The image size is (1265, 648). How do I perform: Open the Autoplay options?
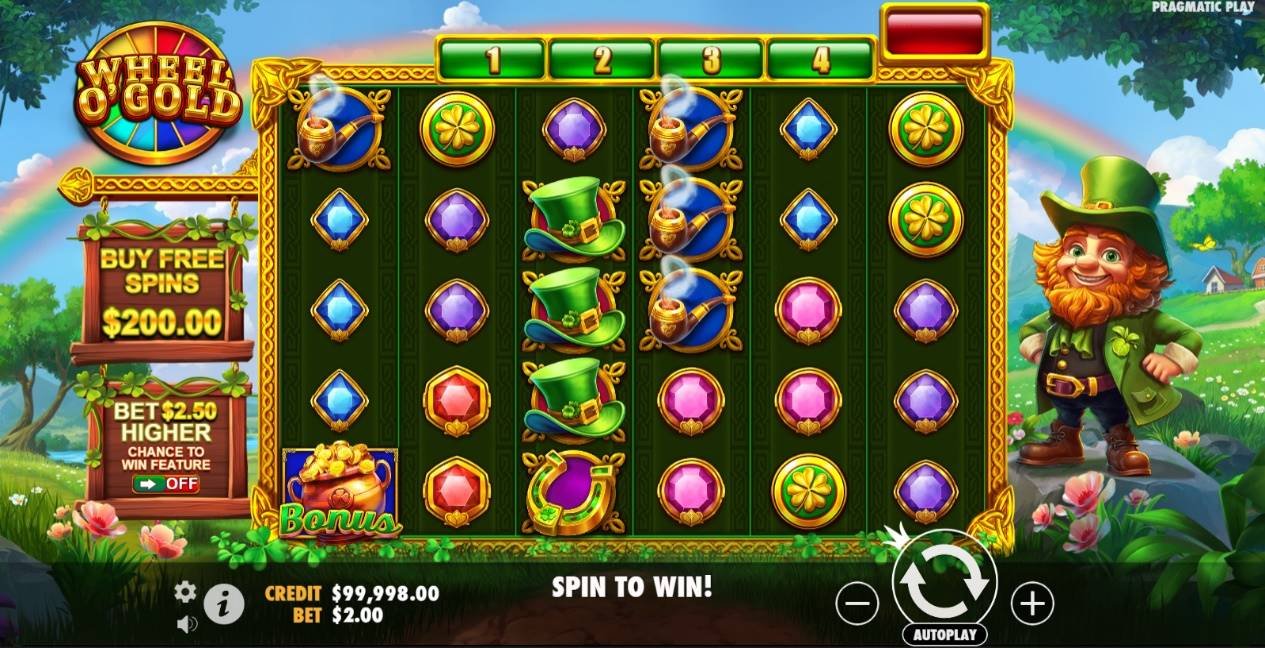[944, 635]
